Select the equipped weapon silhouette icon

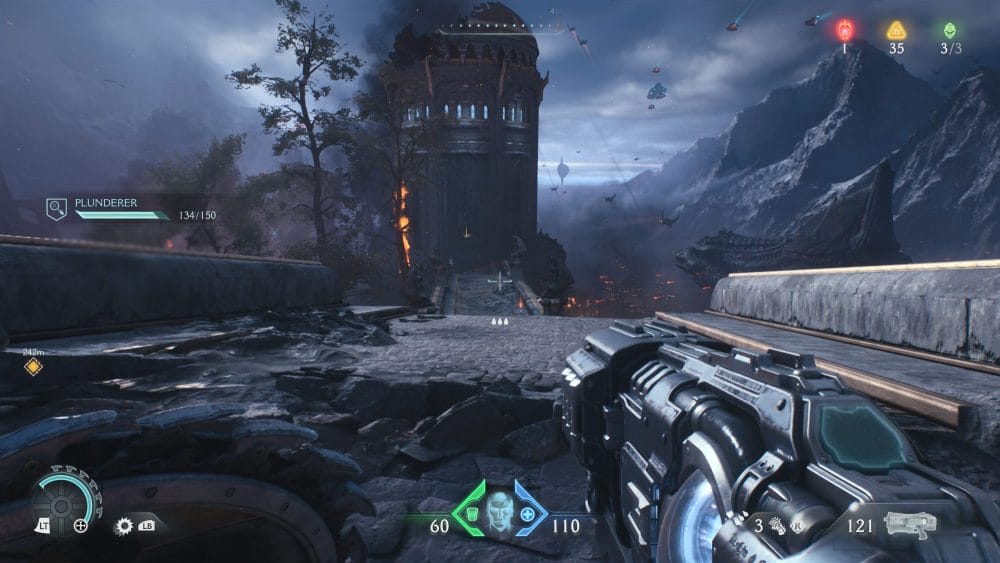click(911, 523)
